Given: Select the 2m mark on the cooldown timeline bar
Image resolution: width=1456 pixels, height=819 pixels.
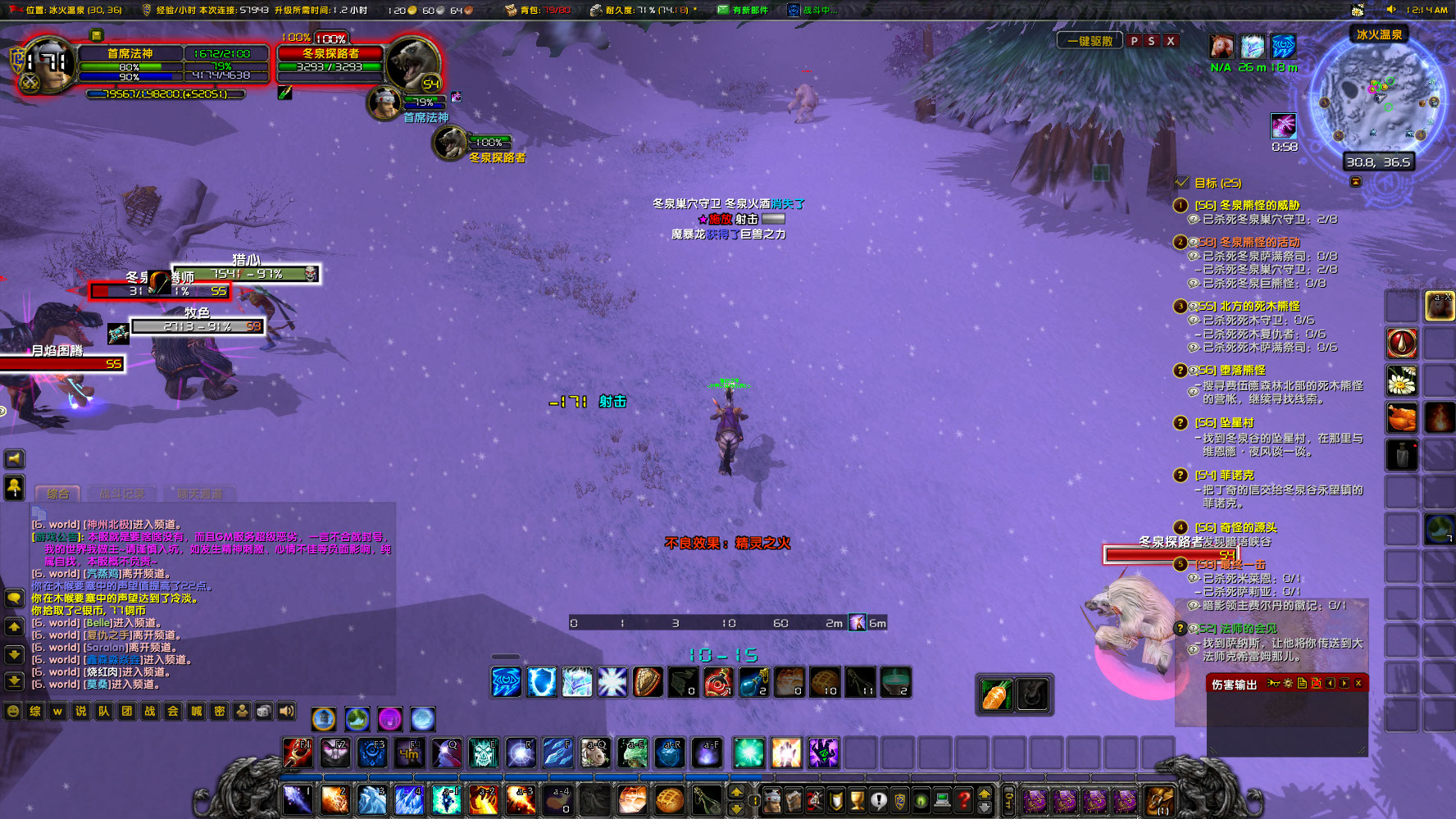Looking at the screenshot, I should click(834, 623).
